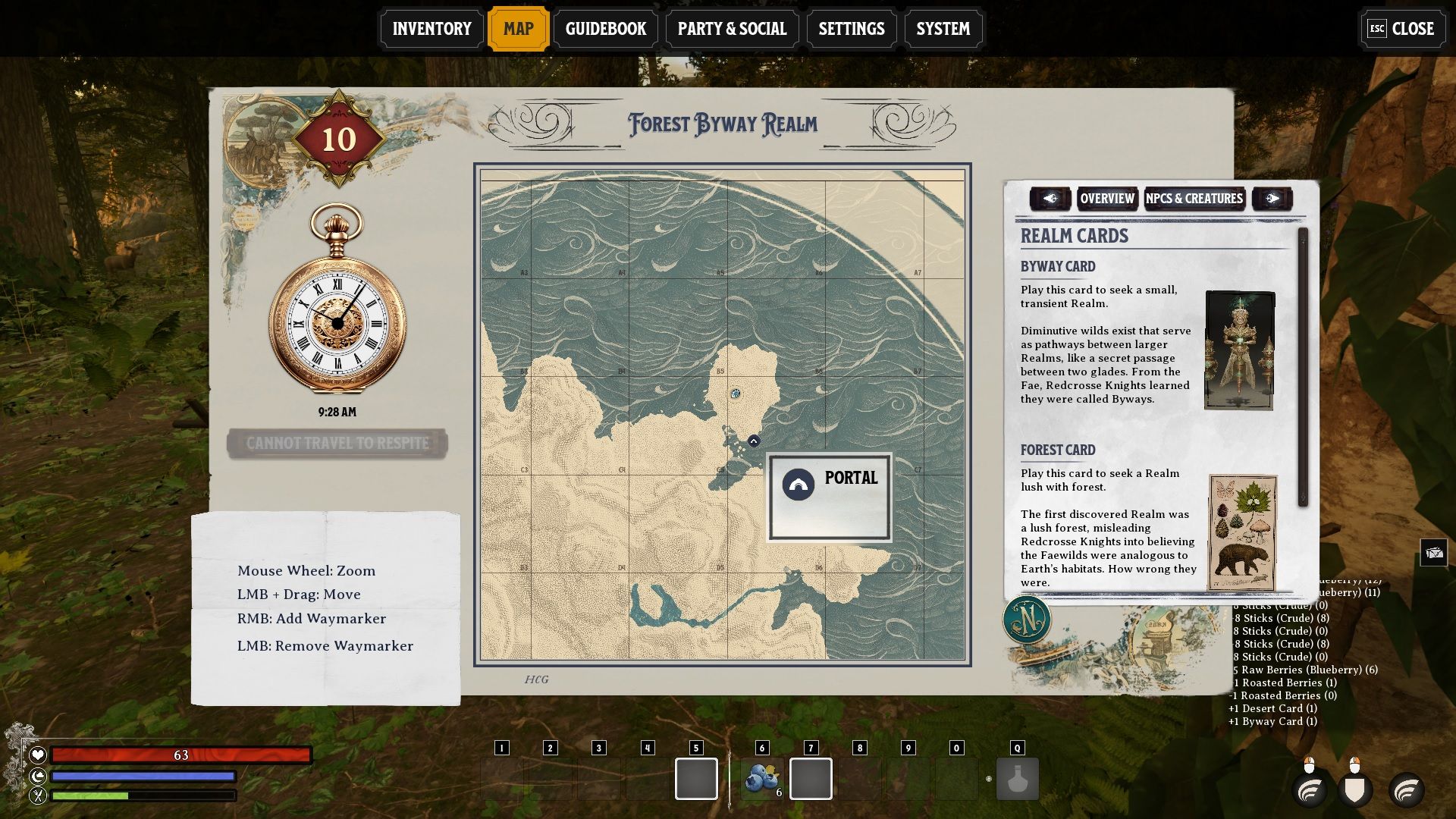View NPCs & Creatures panel
1456x819 pixels.
click(x=1194, y=199)
